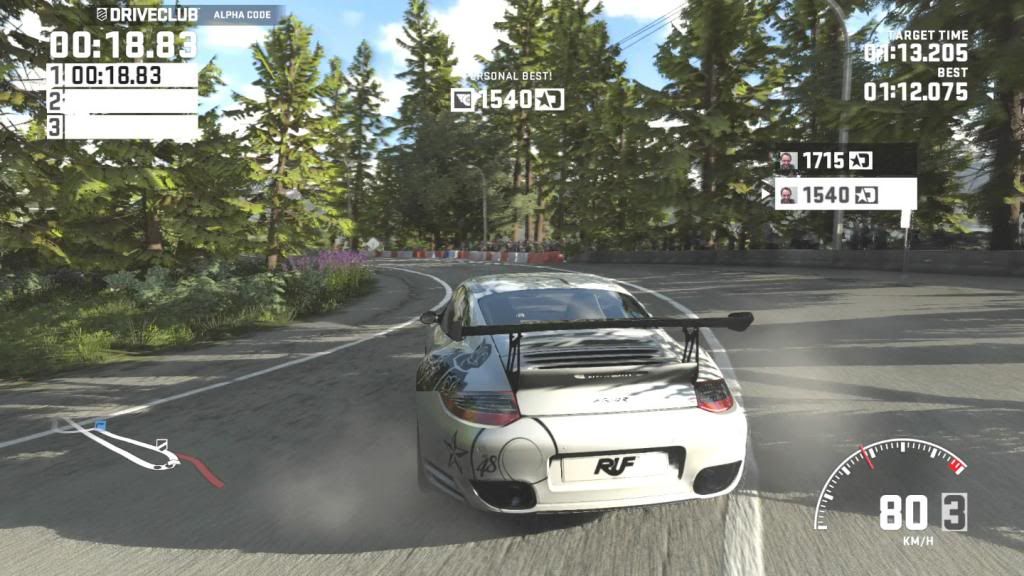The width and height of the screenshot is (1024, 576).
Task: Select the highlighted 1540 score player row
Action: click(845, 194)
